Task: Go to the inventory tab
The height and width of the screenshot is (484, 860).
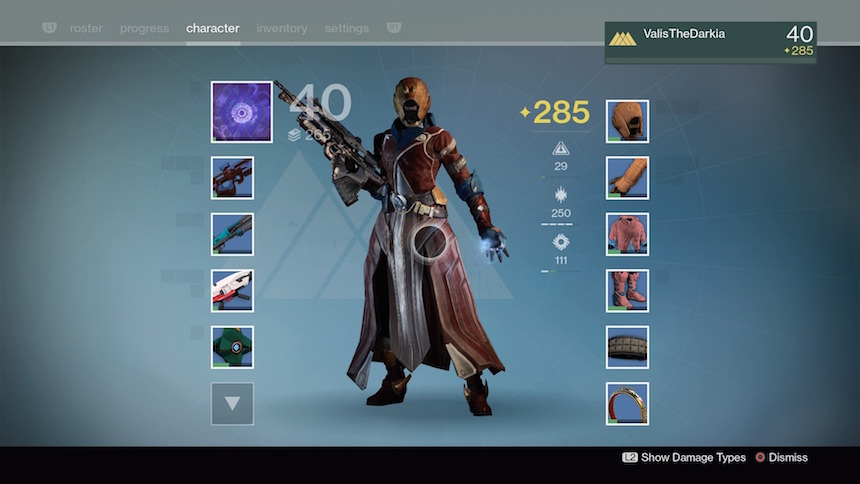Action: tap(282, 28)
